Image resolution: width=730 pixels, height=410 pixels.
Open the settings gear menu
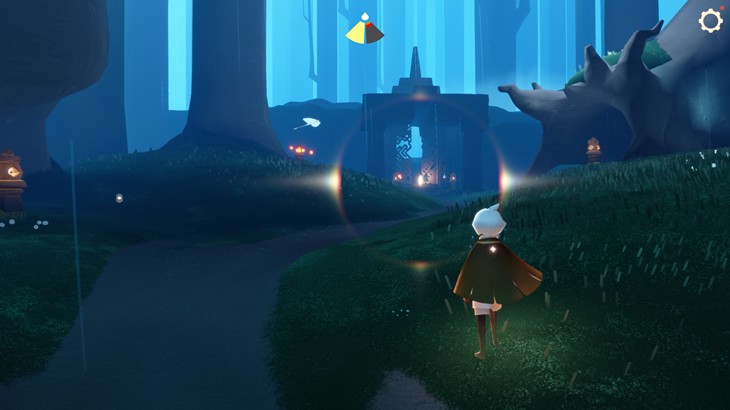tap(710, 21)
